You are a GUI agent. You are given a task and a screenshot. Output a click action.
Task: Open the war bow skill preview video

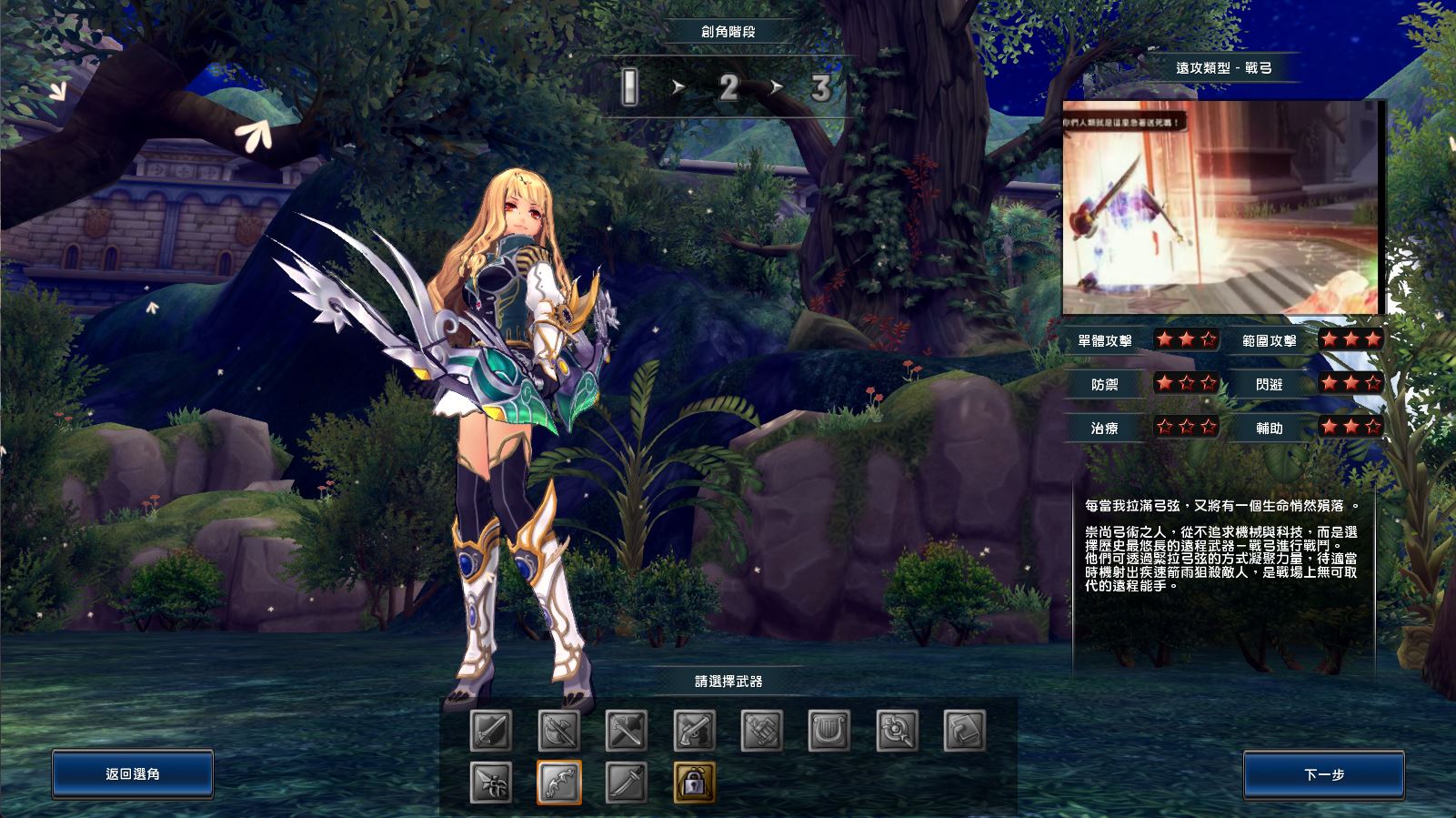(x=1220, y=207)
